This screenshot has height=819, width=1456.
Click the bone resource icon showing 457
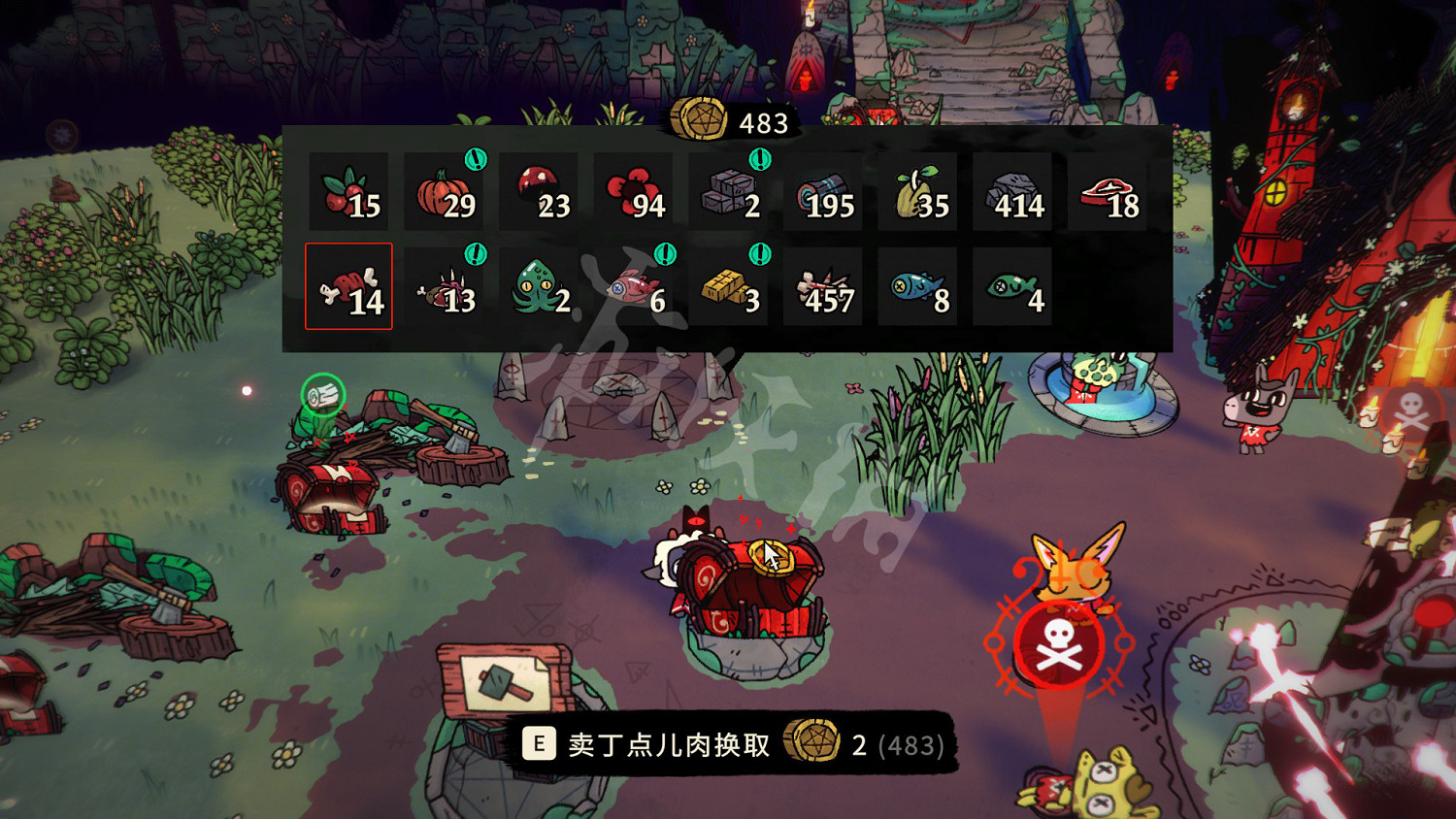click(x=825, y=287)
